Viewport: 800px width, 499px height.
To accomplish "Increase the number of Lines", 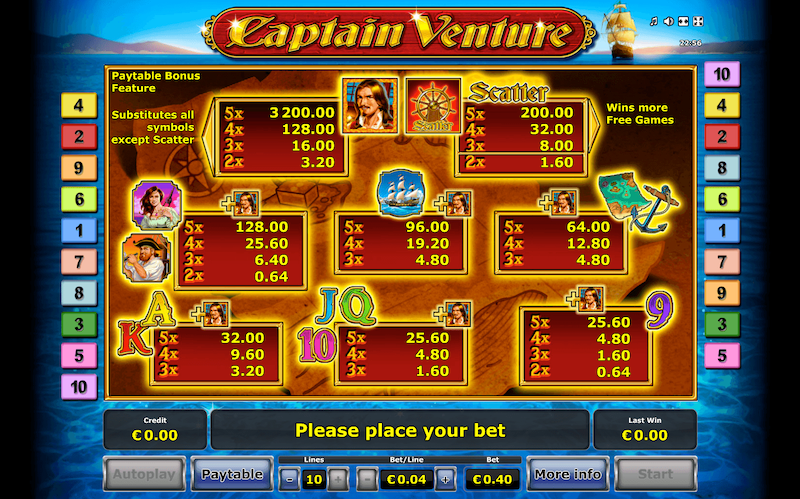I will point(338,478).
